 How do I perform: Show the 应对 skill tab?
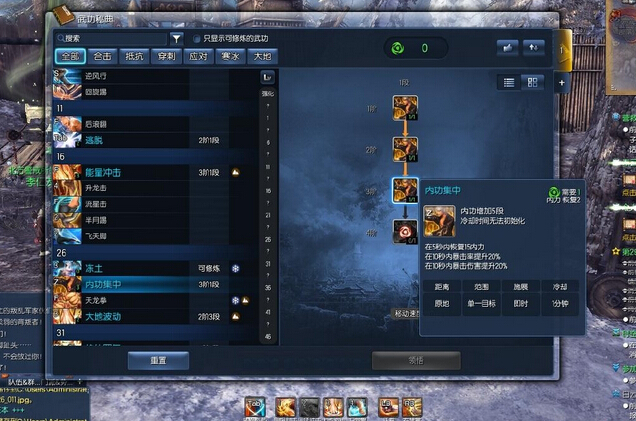point(198,57)
